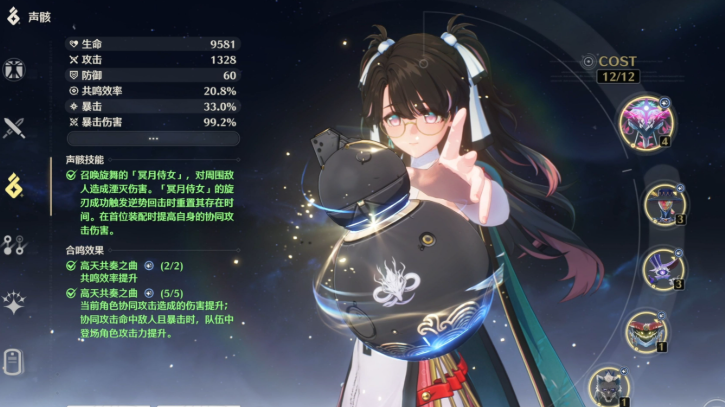This screenshot has height=407, width=725.
Task: Switch to the weapon tab with the sword icon
Action: pos(14,128)
